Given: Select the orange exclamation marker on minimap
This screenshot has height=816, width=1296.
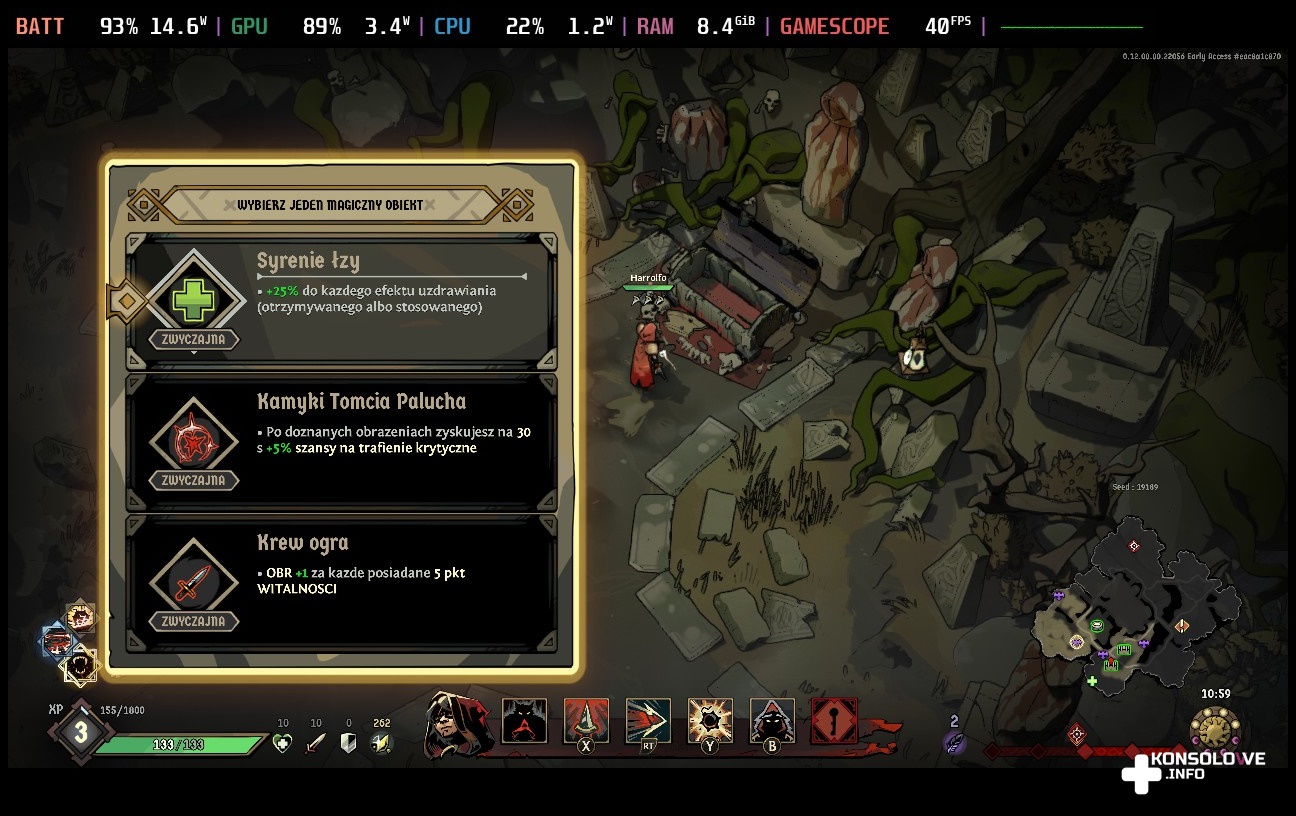Looking at the screenshot, I should [1182, 626].
